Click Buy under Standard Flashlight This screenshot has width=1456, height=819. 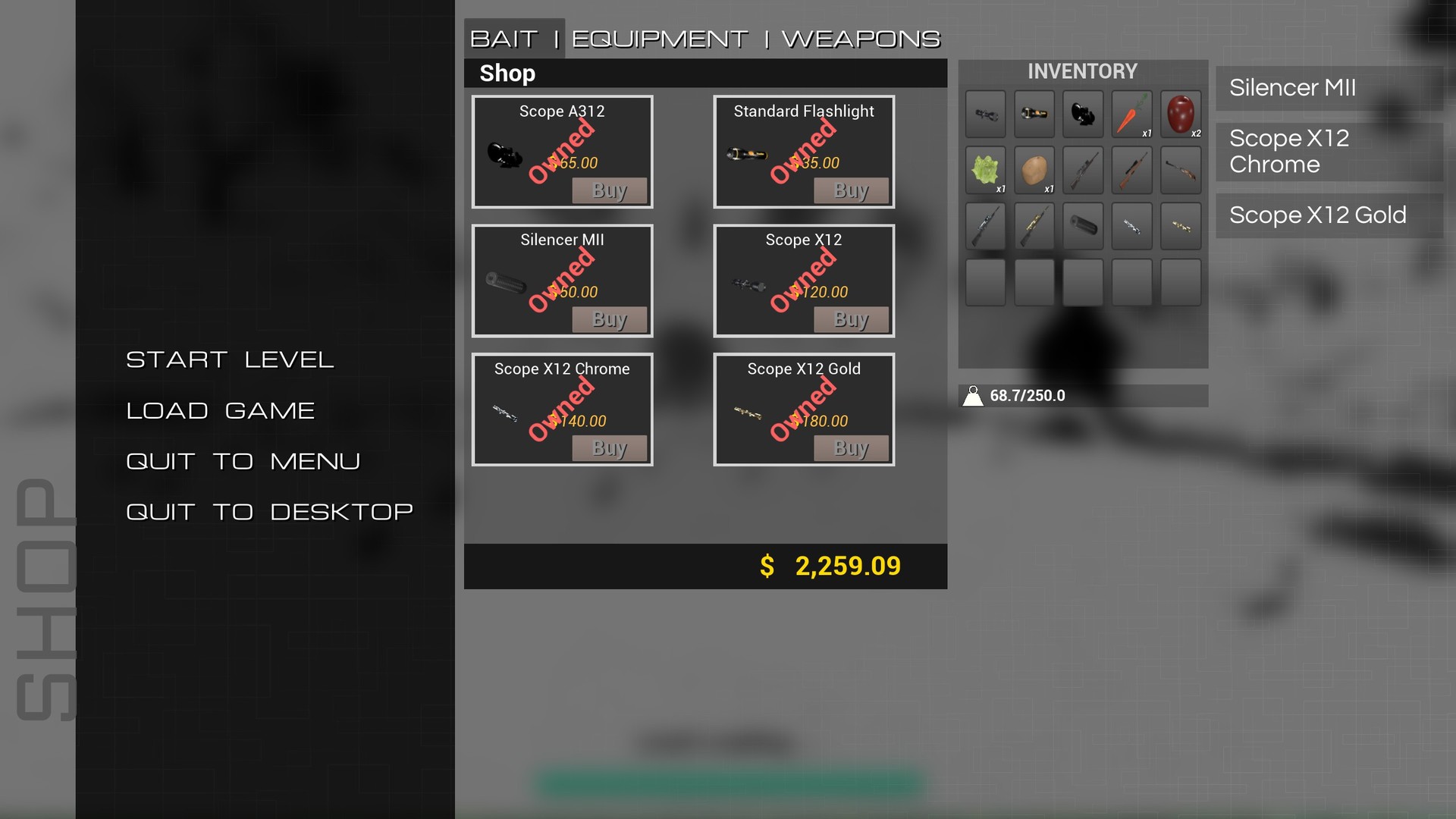click(x=851, y=190)
